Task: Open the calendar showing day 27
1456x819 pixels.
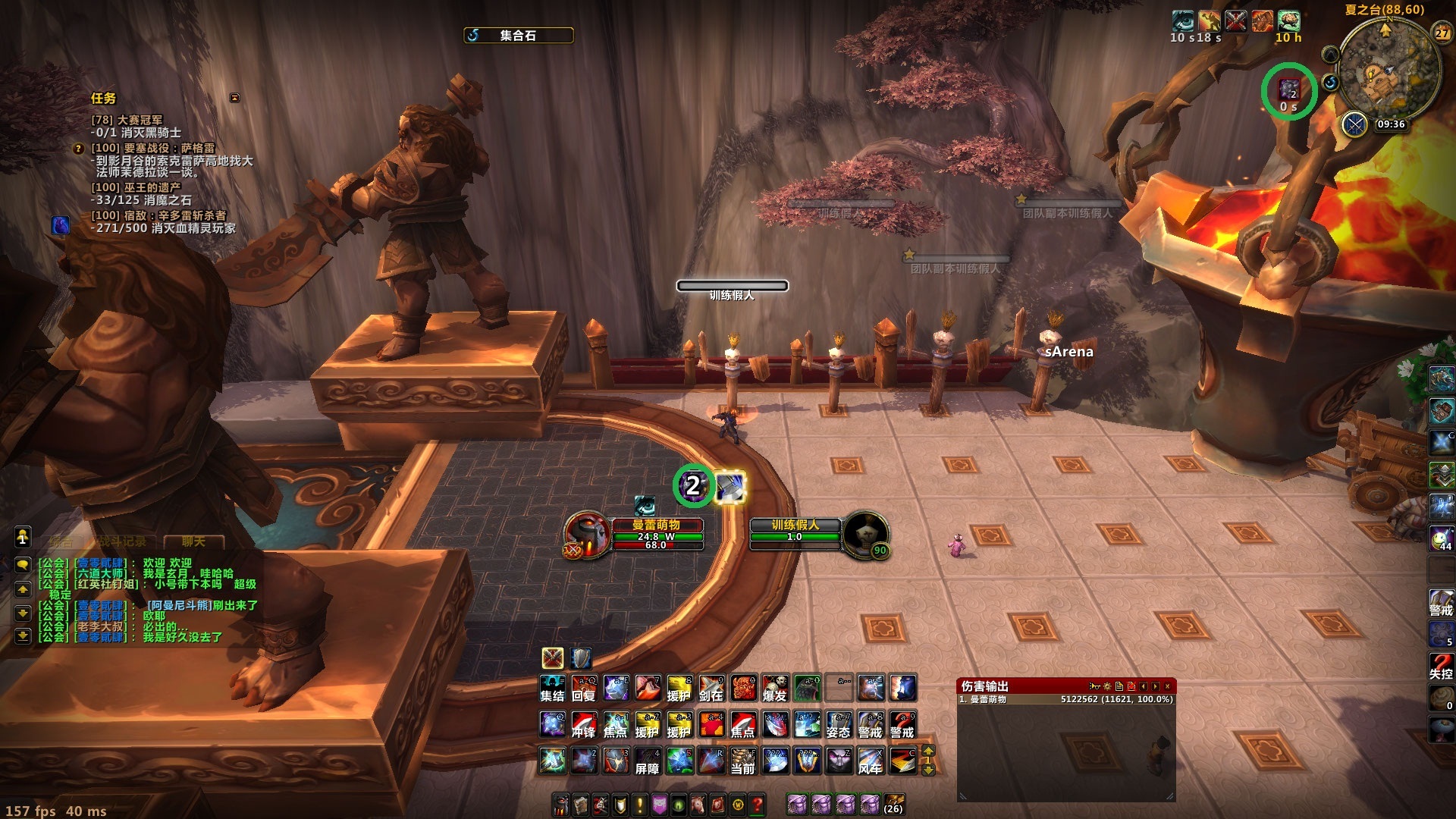Action: click(1442, 33)
